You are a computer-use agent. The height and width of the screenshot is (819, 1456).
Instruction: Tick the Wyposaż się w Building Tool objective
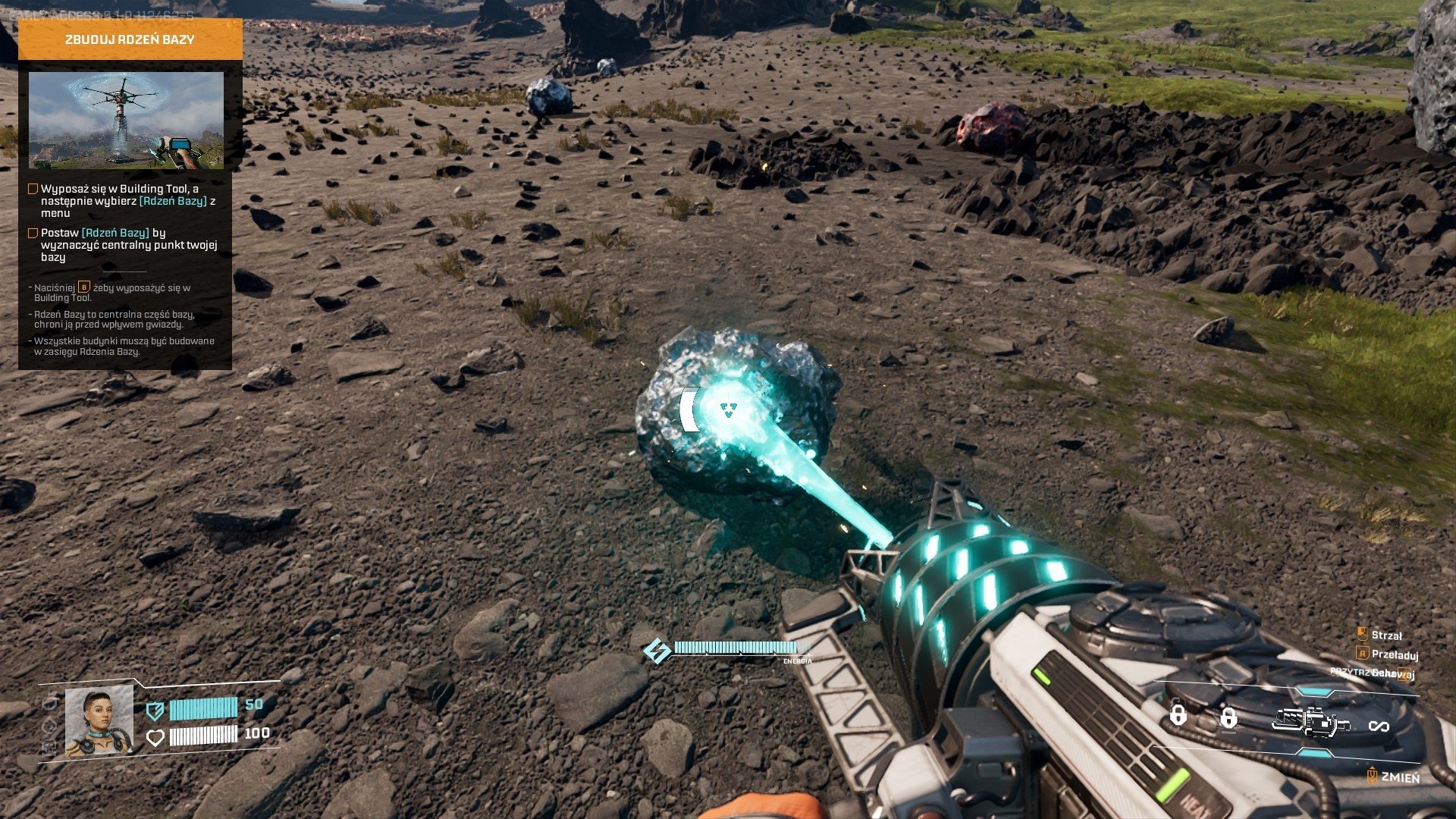tap(33, 189)
